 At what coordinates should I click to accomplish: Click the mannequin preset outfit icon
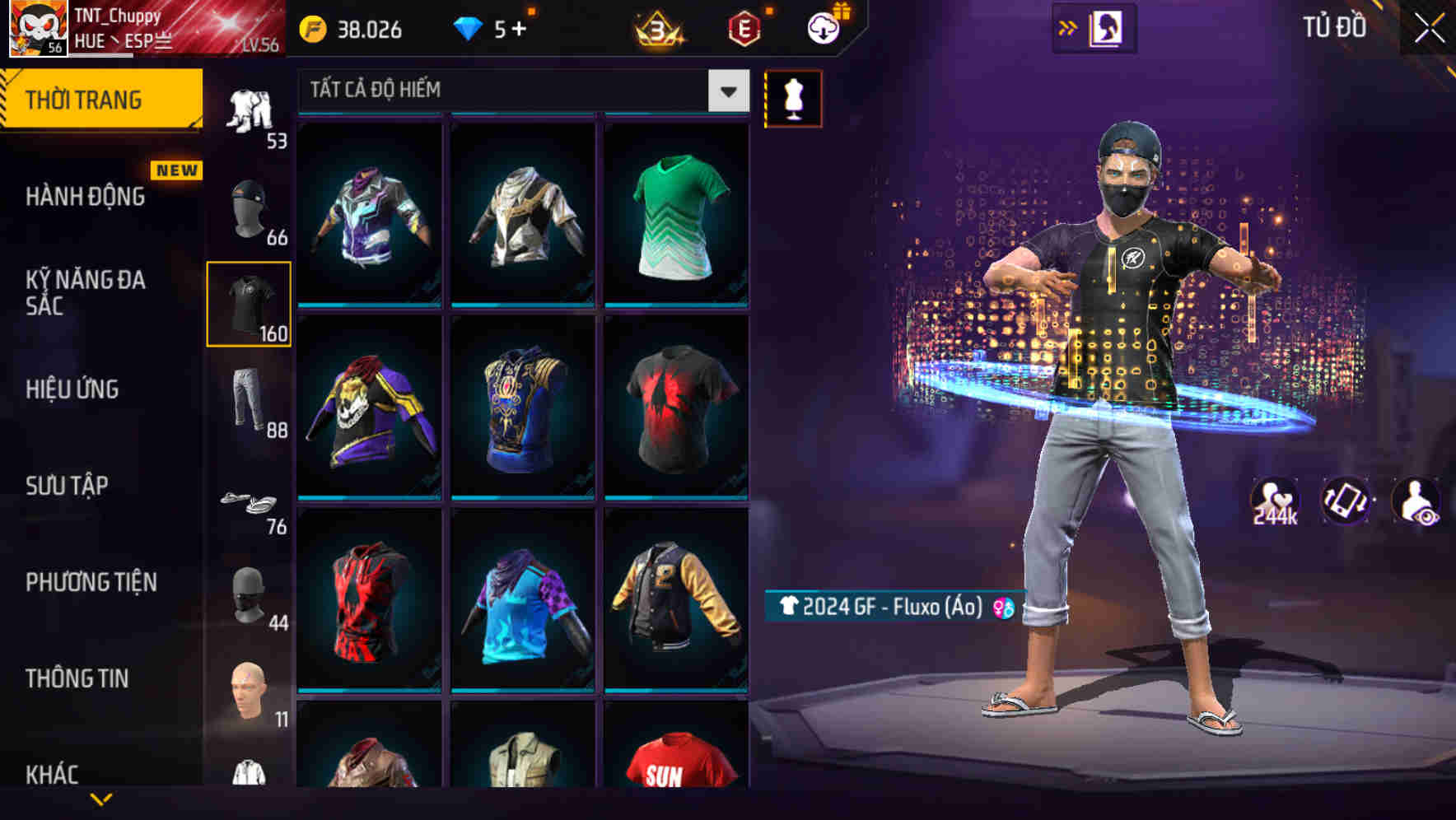(x=793, y=98)
